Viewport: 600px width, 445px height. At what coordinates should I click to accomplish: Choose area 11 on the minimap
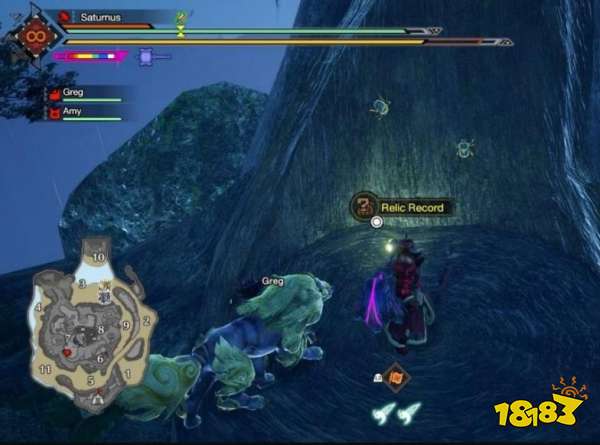click(x=43, y=369)
